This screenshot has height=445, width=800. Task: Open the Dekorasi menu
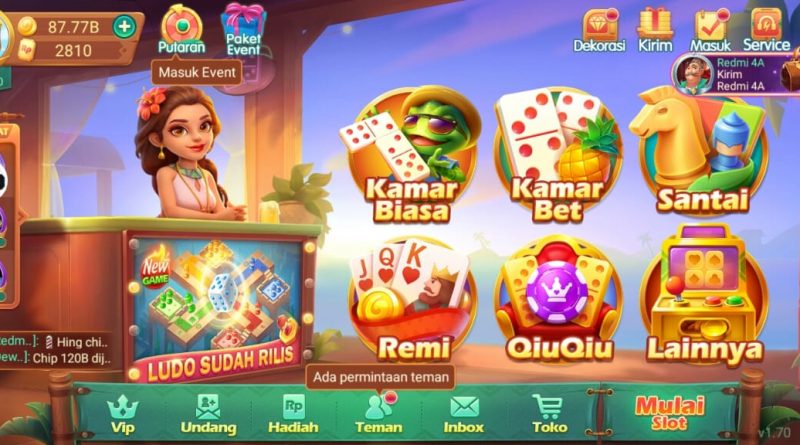(x=599, y=28)
